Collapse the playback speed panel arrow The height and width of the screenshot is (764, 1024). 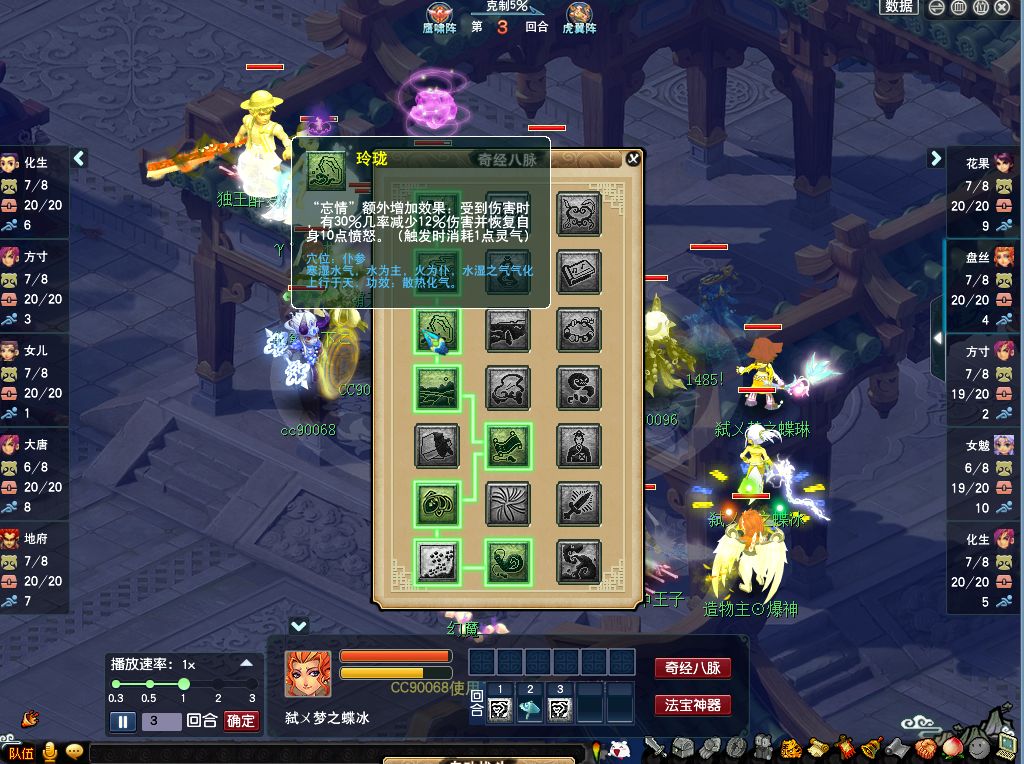pyautogui.click(x=246, y=663)
